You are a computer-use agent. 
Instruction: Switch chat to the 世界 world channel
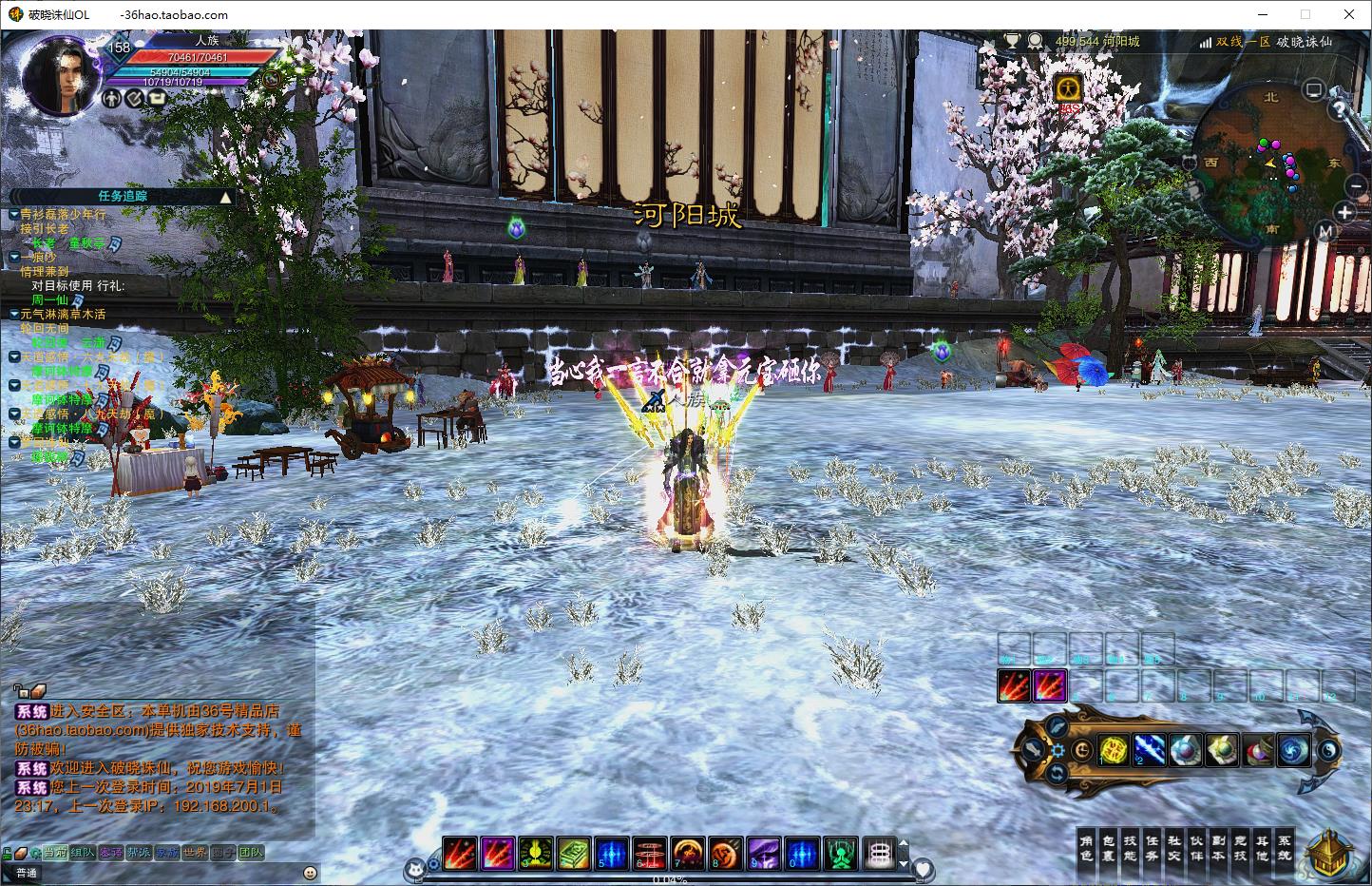point(195,853)
